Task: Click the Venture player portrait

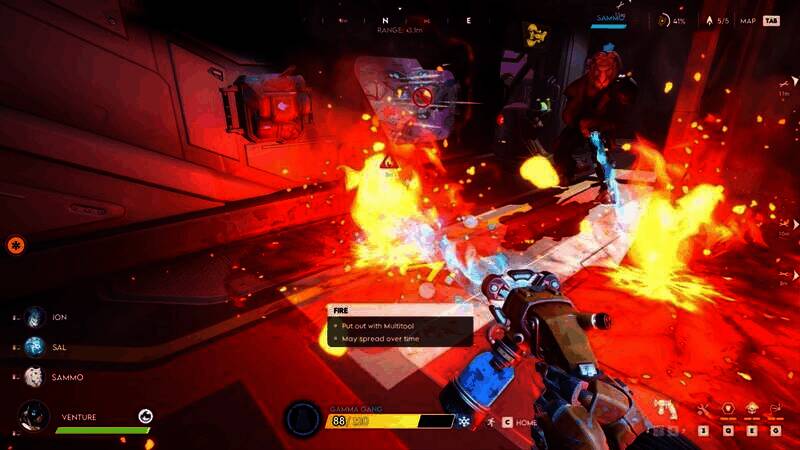Action: tap(35, 416)
